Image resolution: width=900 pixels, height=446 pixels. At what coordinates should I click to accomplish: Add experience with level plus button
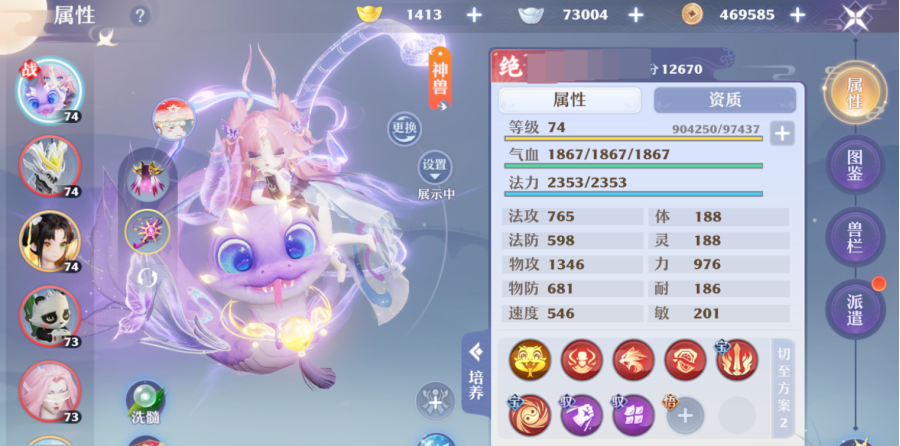pyautogui.click(x=782, y=134)
